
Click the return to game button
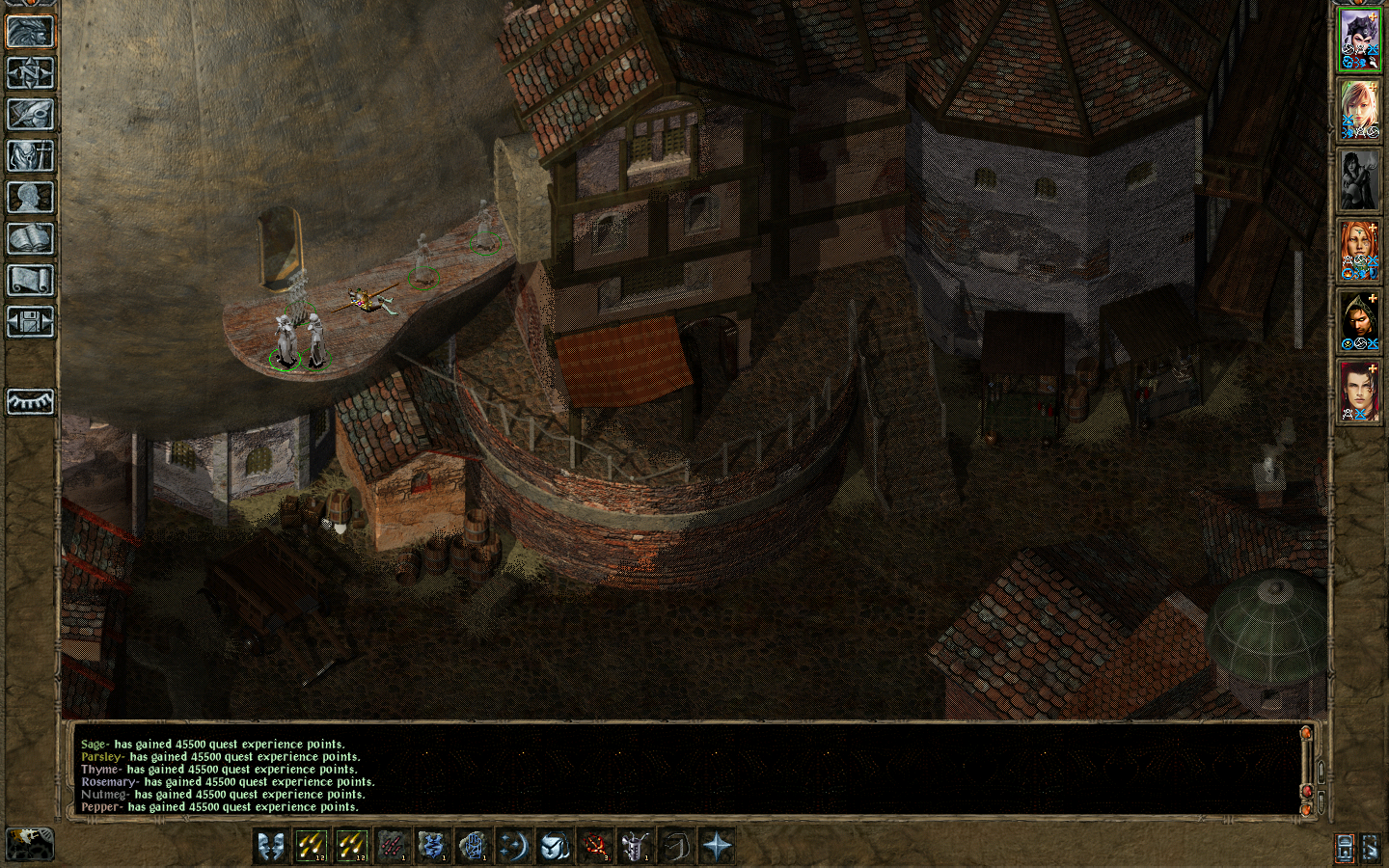point(30,31)
